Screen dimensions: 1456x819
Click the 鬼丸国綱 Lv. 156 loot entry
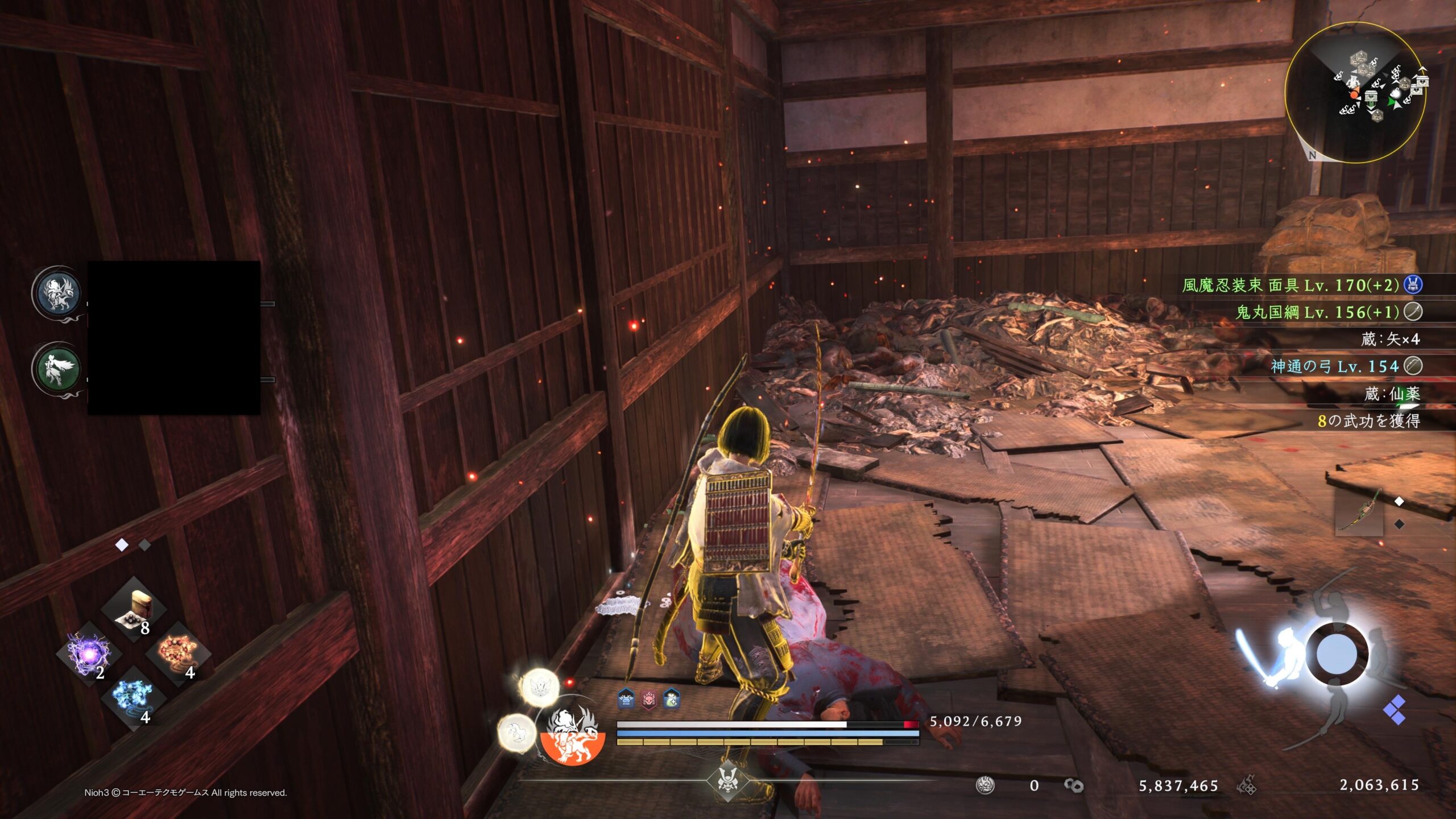(1317, 312)
